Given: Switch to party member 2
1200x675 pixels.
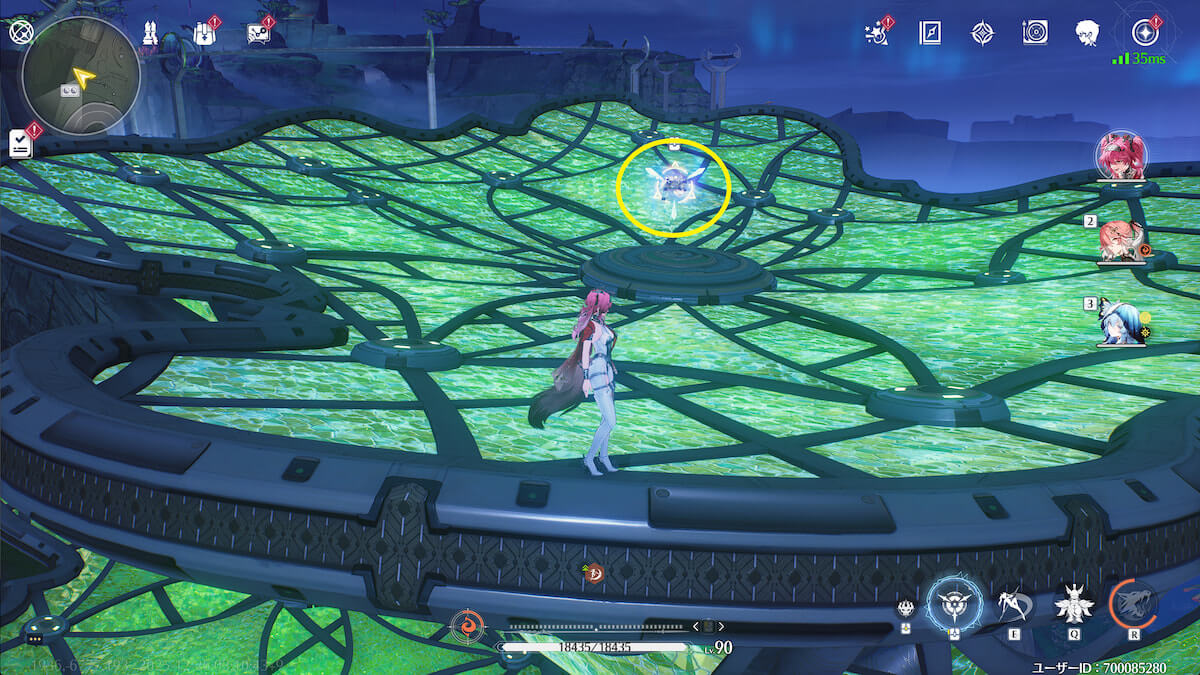Looking at the screenshot, I should coord(1120,242).
